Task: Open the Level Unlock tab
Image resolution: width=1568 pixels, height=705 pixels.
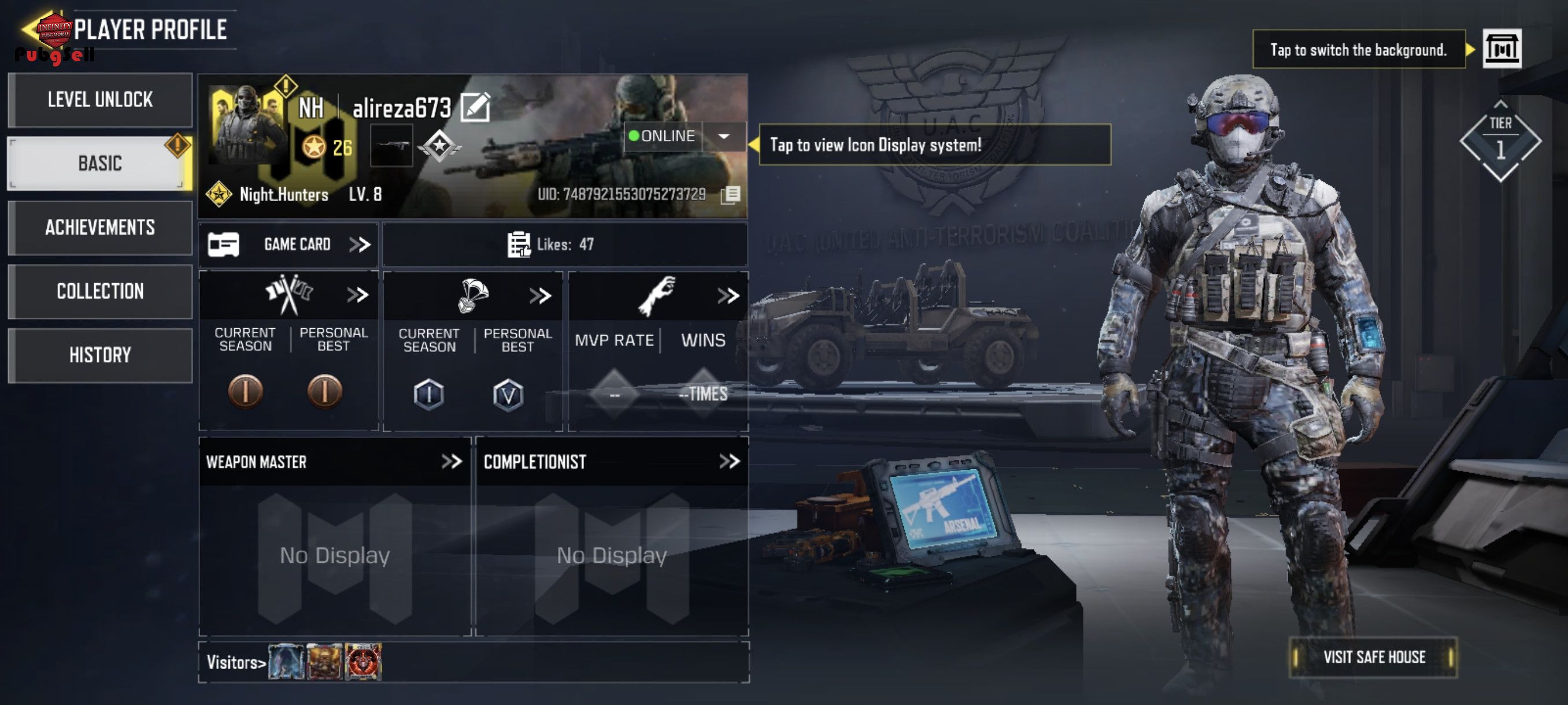Action: (x=100, y=100)
